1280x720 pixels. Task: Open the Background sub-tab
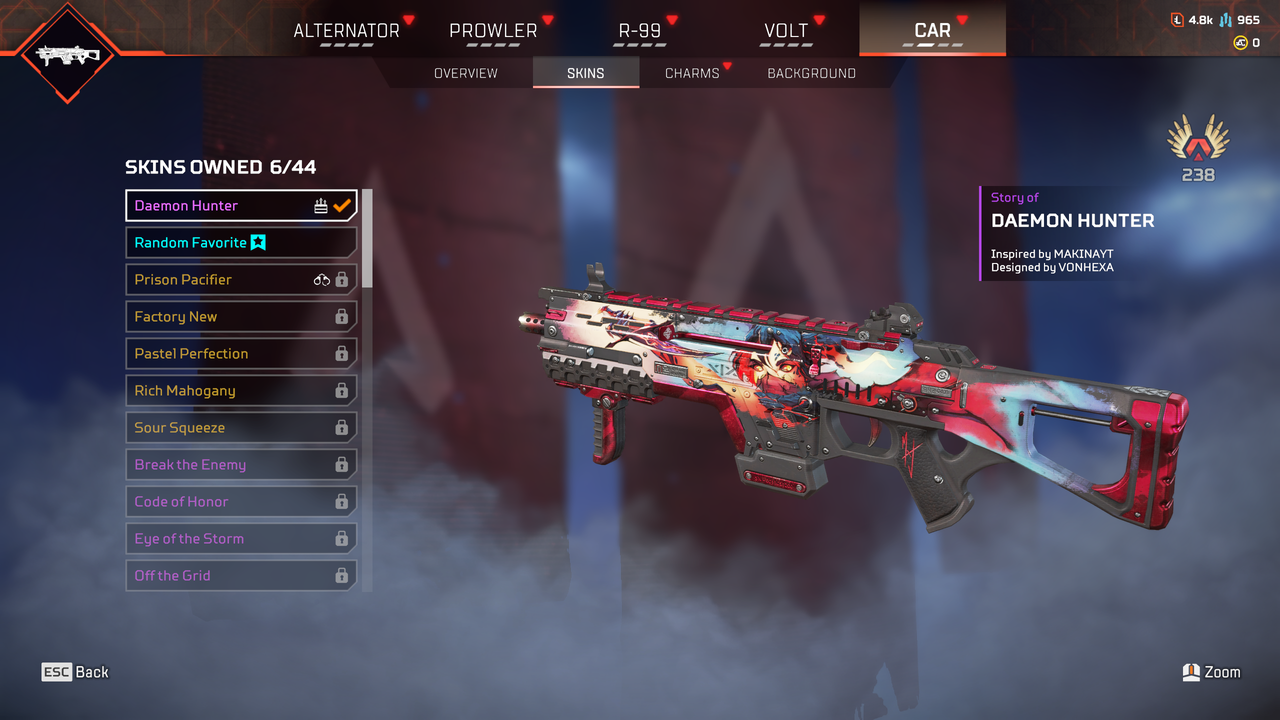point(811,73)
